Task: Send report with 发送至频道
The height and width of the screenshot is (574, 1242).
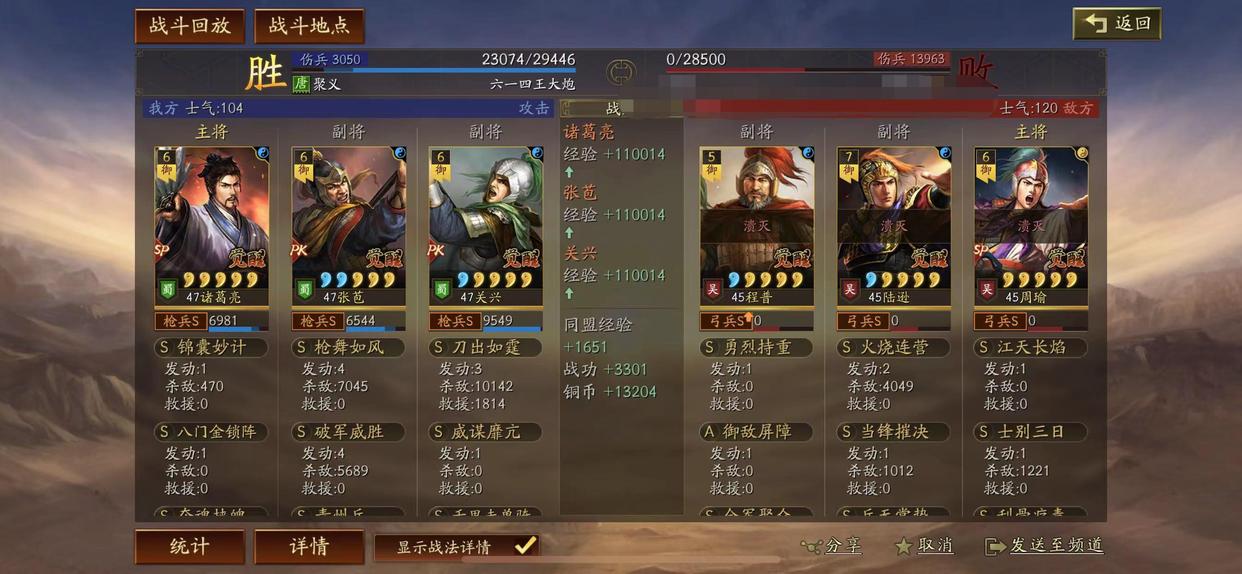Action: pyautogui.click(x=1045, y=546)
